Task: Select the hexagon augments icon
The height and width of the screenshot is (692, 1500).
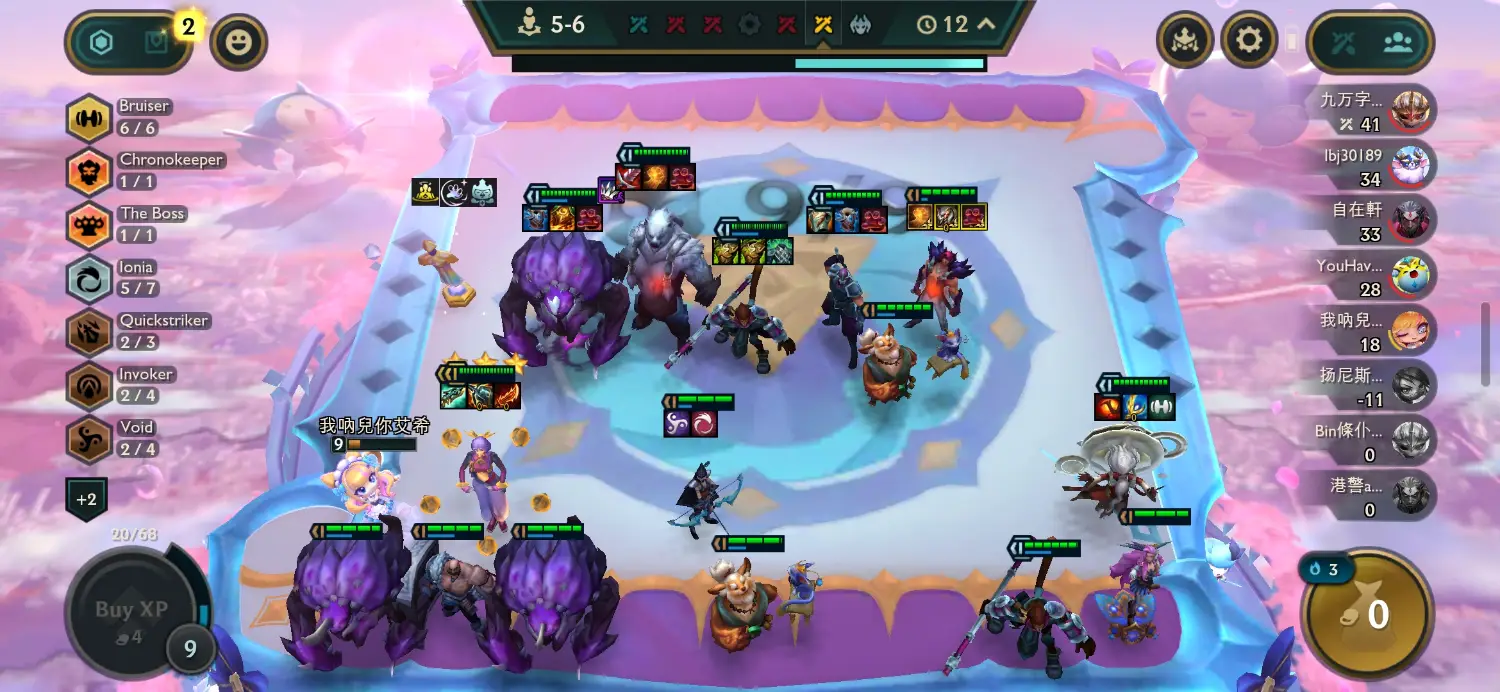Action: click(102, 42)
